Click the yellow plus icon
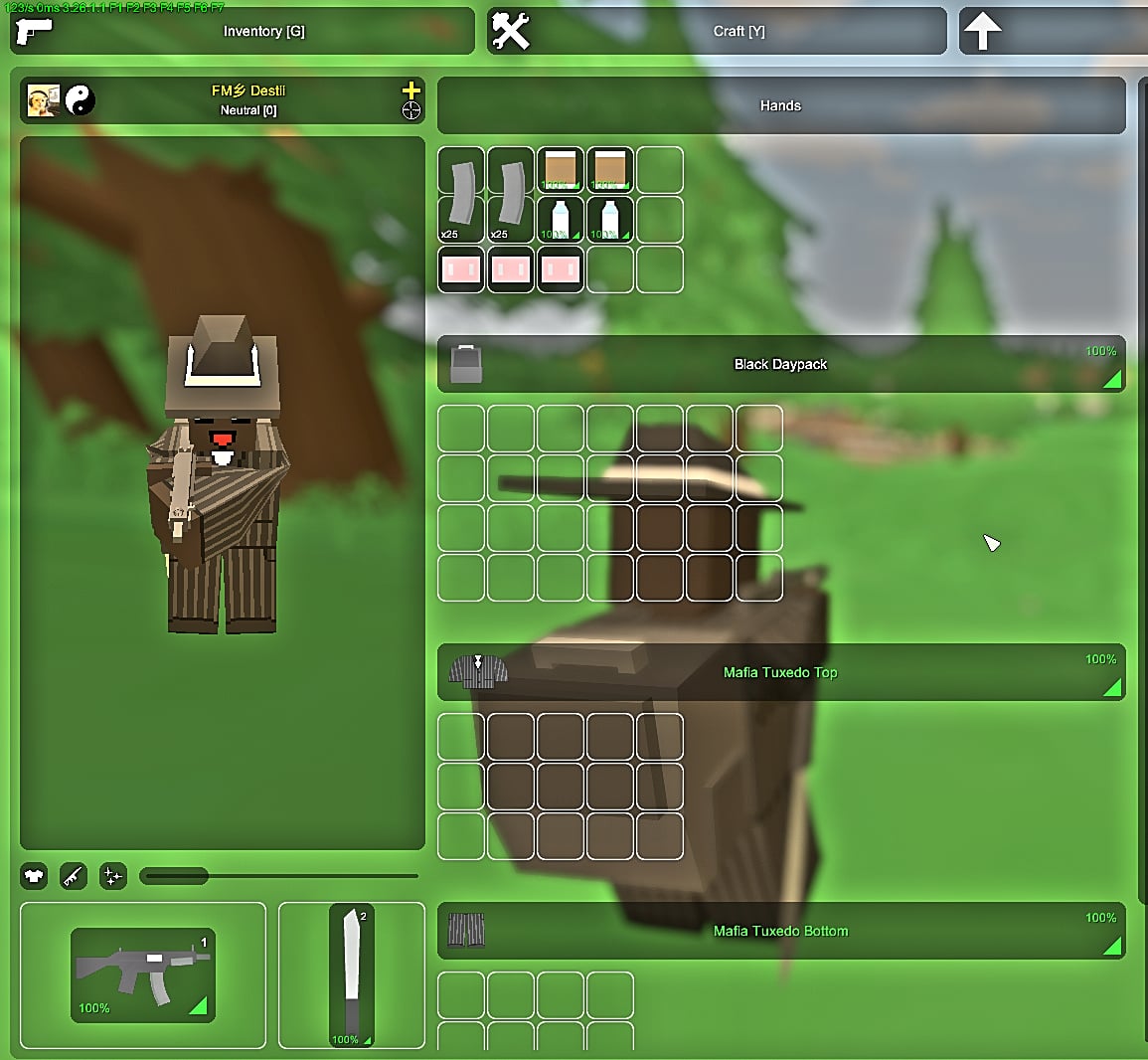Screen dimensions: 1148x1060 tap(410, 89)
